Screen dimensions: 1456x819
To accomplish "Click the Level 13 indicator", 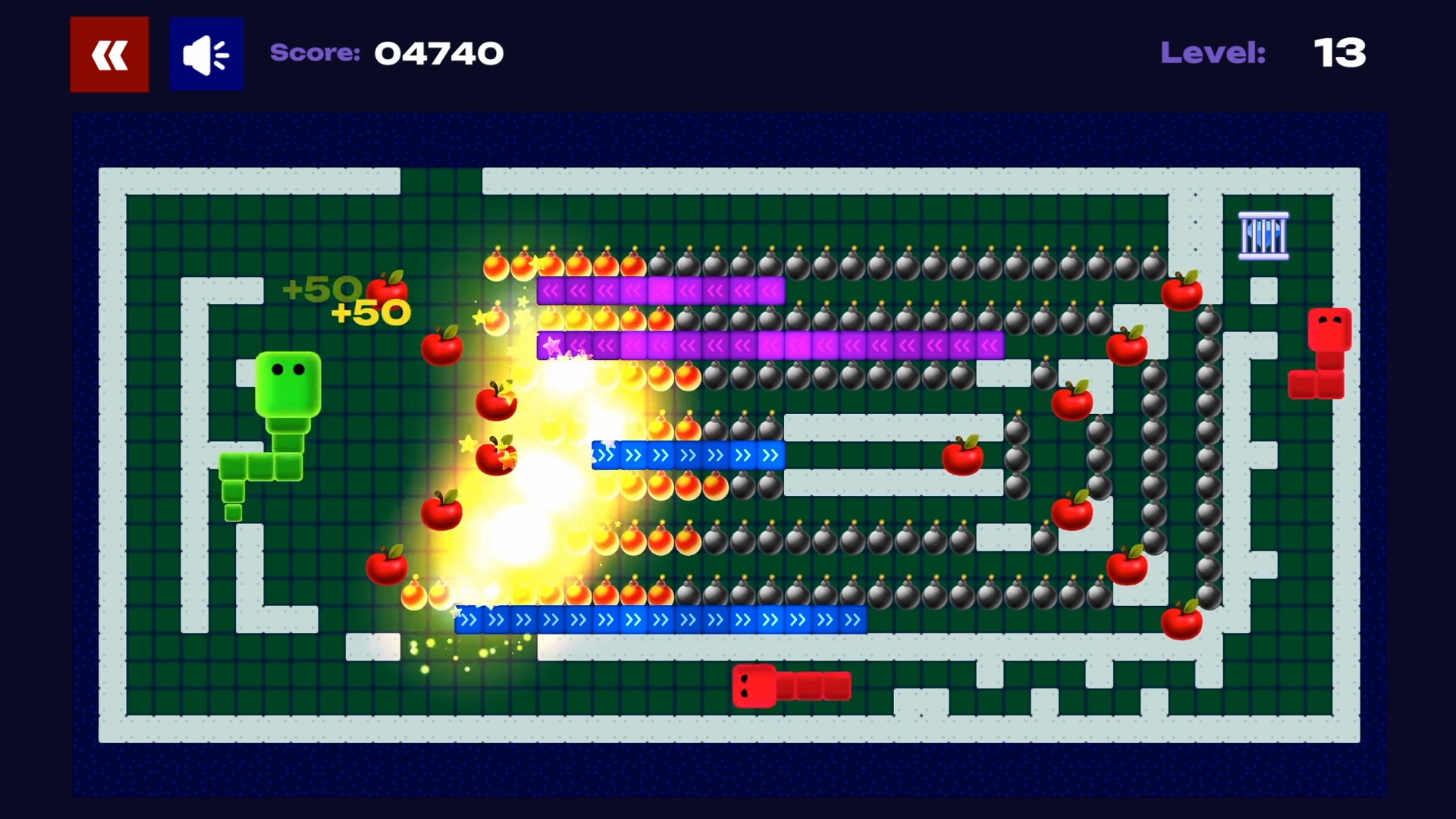I will pos(1339,53).
